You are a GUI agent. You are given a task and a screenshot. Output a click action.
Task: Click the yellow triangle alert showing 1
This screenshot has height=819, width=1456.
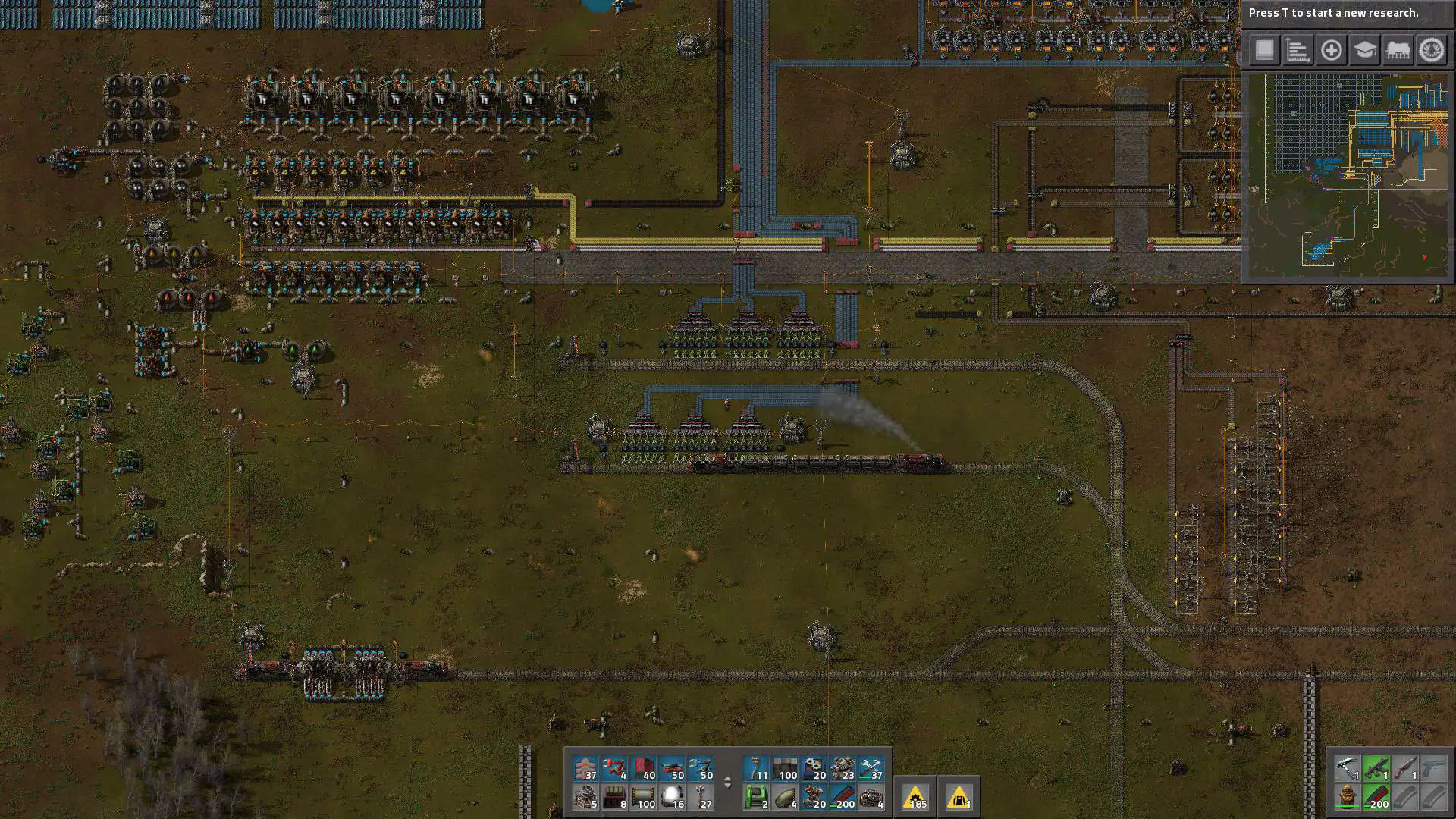click(959, 797)
